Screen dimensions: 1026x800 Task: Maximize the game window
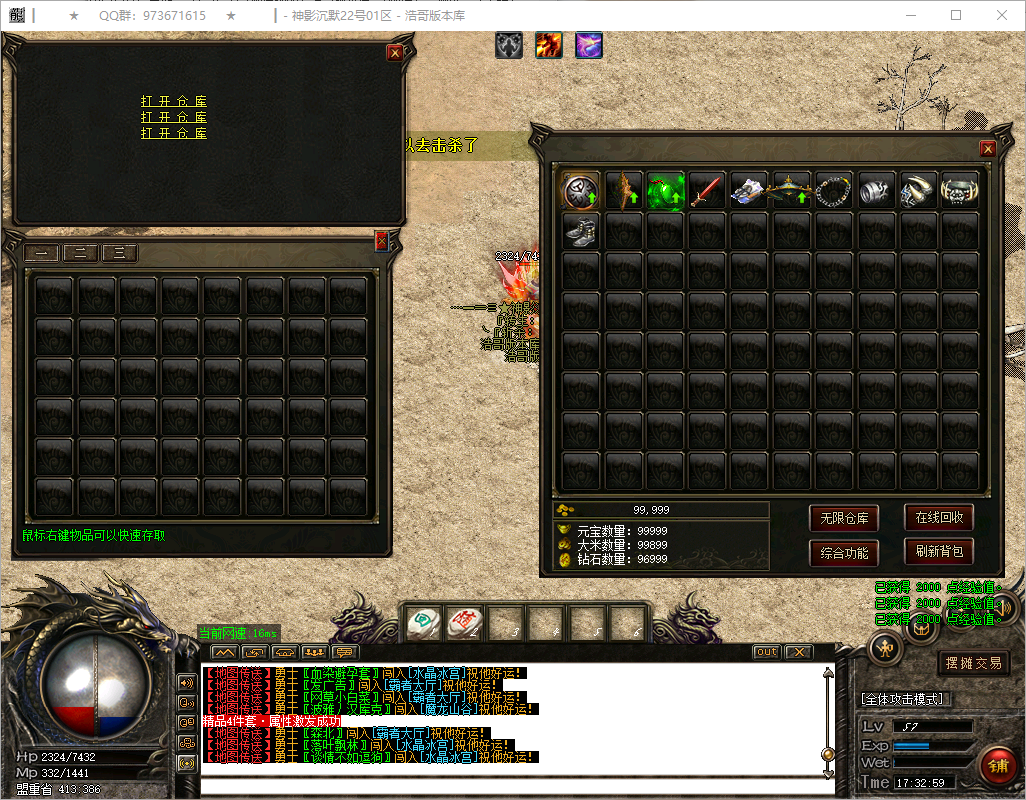pyautogui.click(x=956, y=15)
